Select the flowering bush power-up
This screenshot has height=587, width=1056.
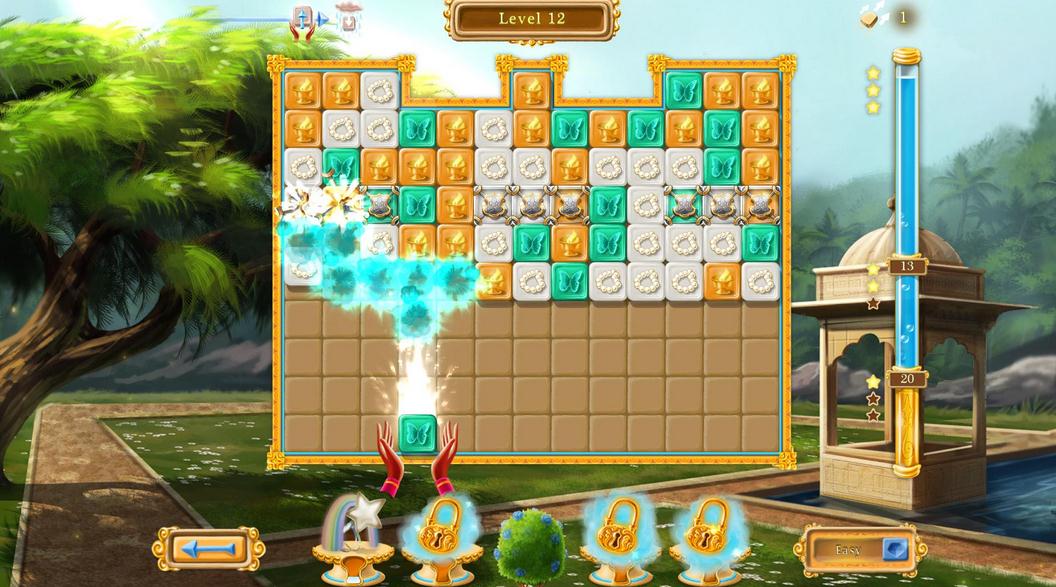(x=529, y=545)
